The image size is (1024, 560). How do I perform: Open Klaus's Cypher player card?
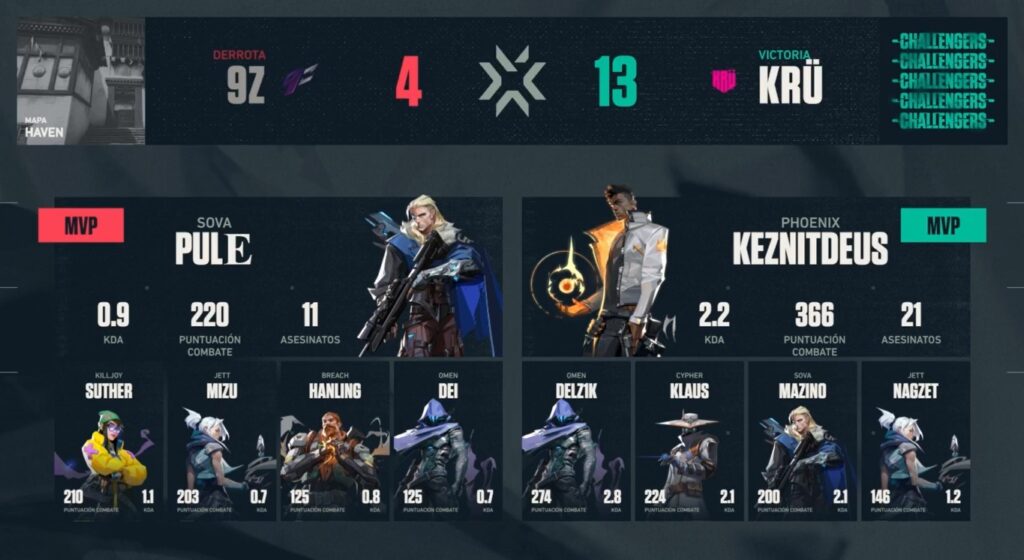(x=689, y=441)
